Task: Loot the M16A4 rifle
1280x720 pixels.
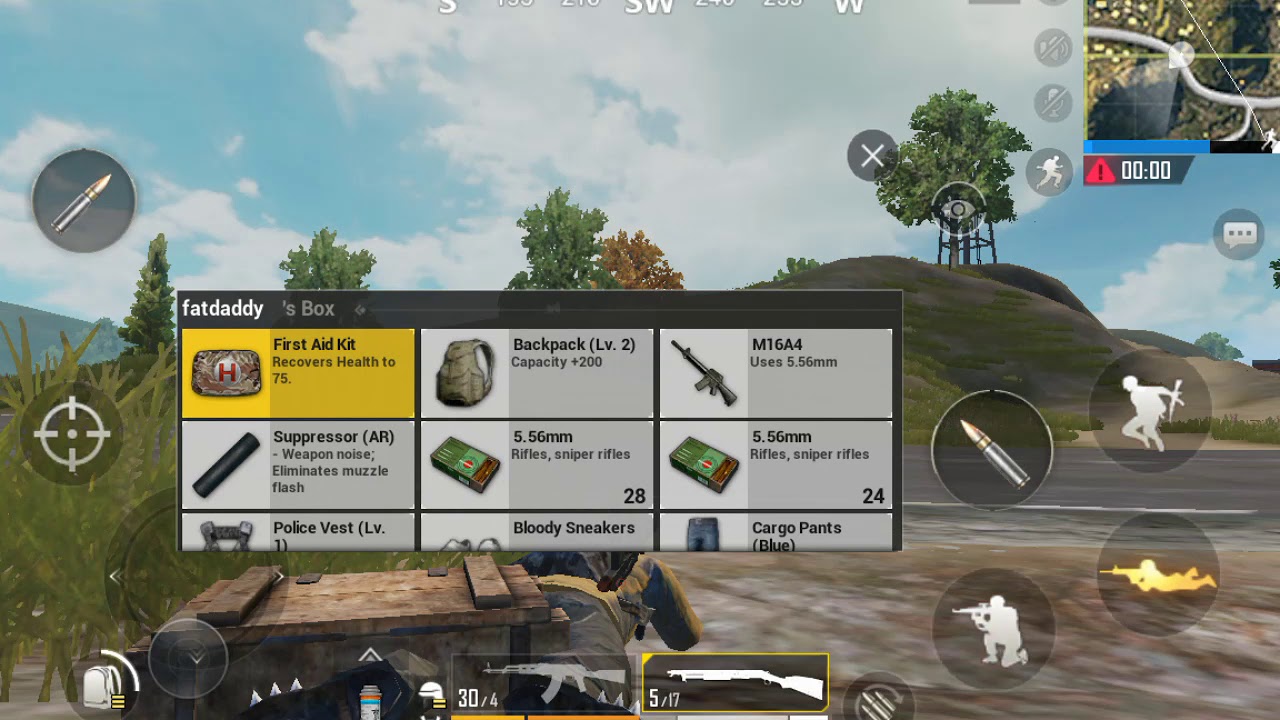Action: click(x=776, y=372)
